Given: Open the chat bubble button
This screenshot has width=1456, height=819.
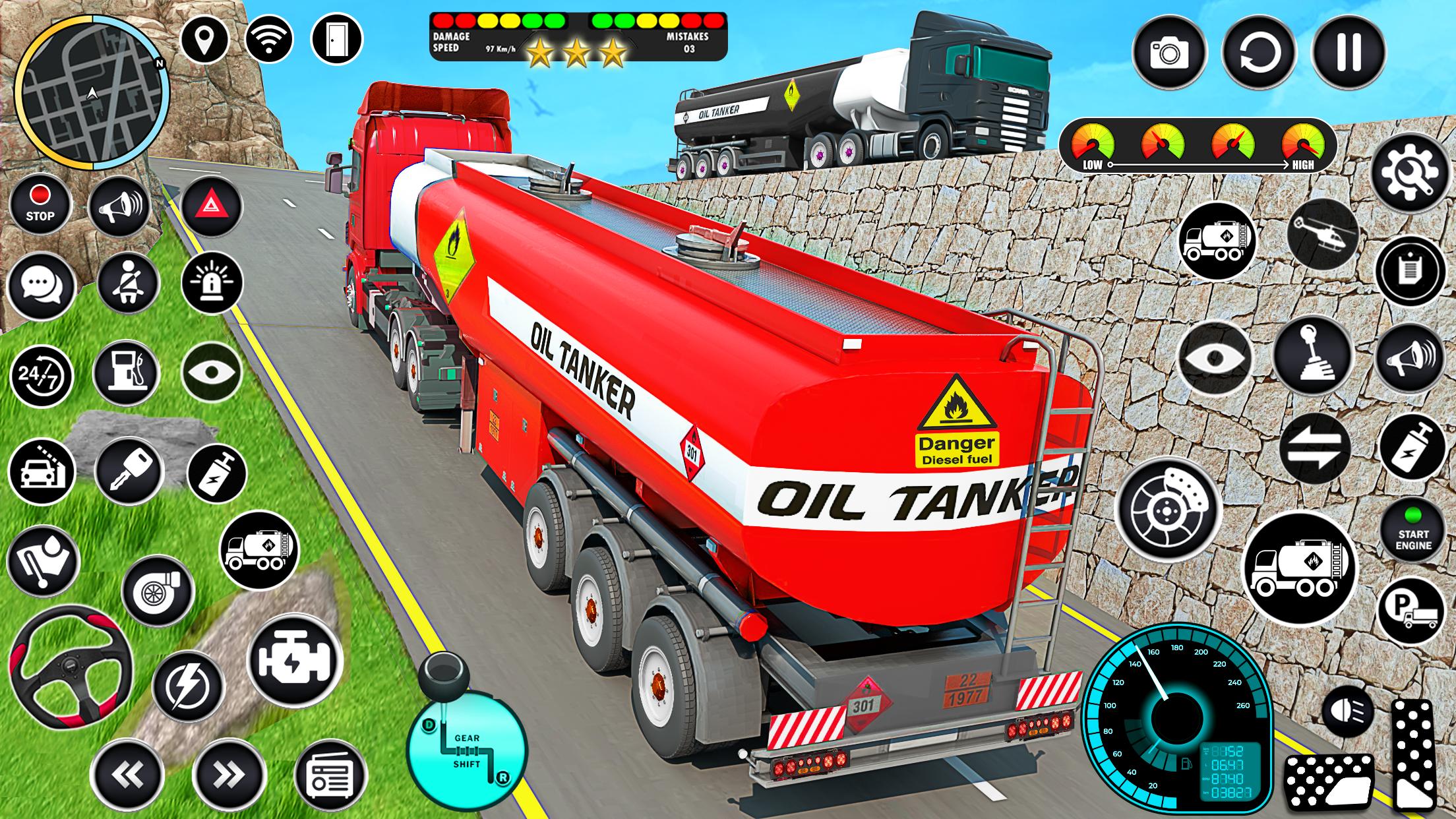Looking at the screenshot, I should click(x=41, y=286).
